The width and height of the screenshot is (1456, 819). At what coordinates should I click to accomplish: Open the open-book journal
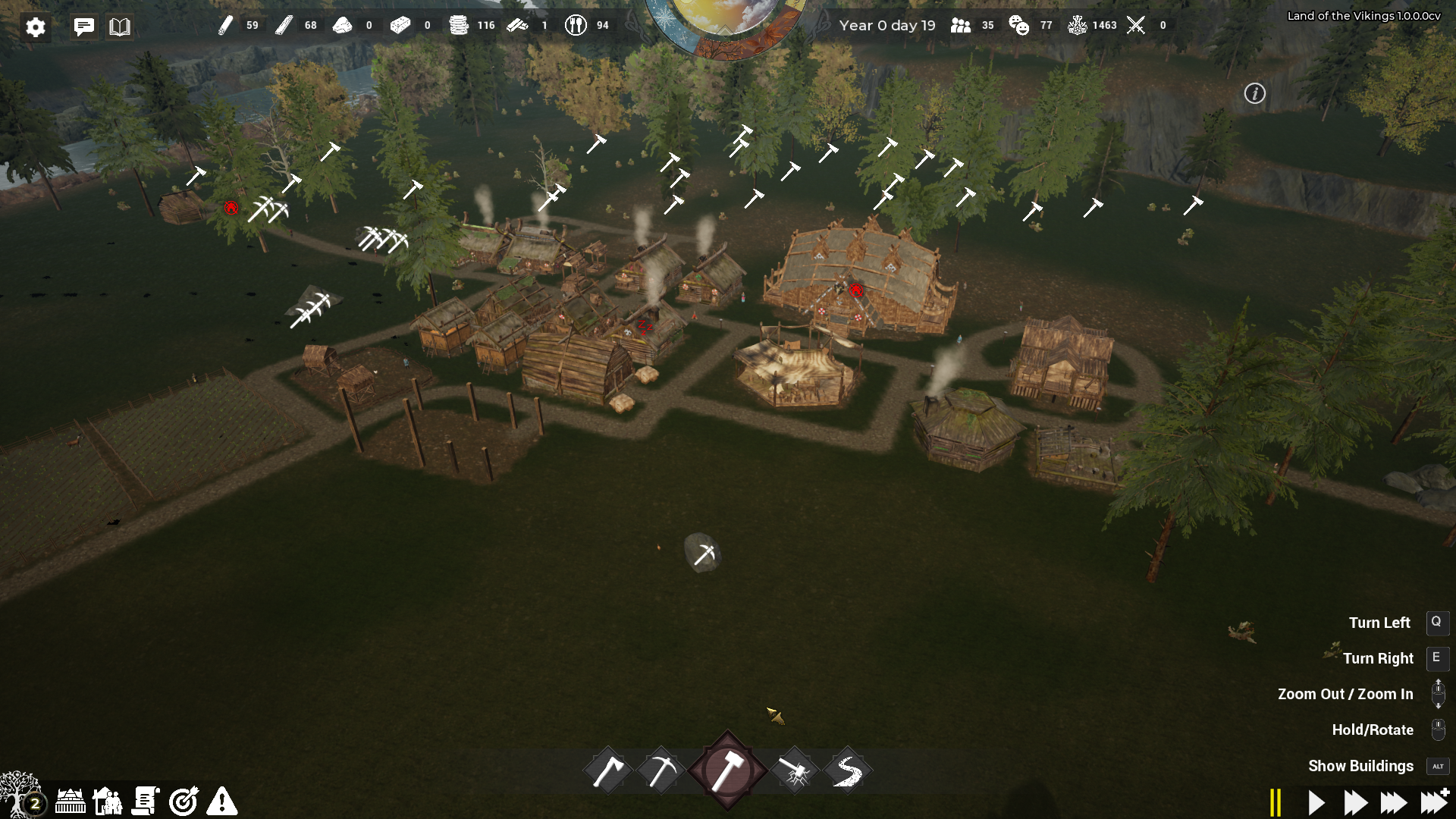[120, 27]
